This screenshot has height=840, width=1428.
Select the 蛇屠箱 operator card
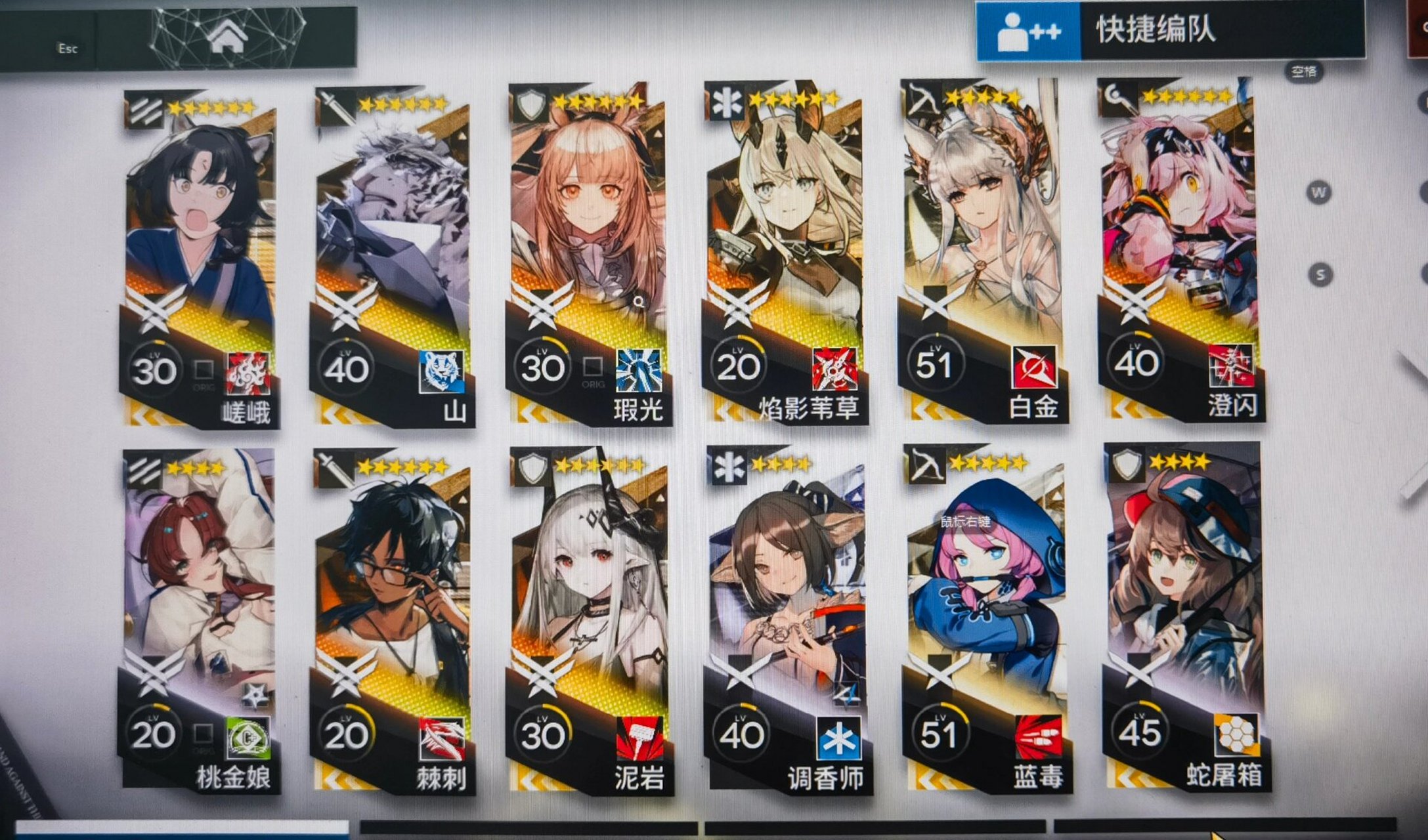click(x=1185, y=617)
